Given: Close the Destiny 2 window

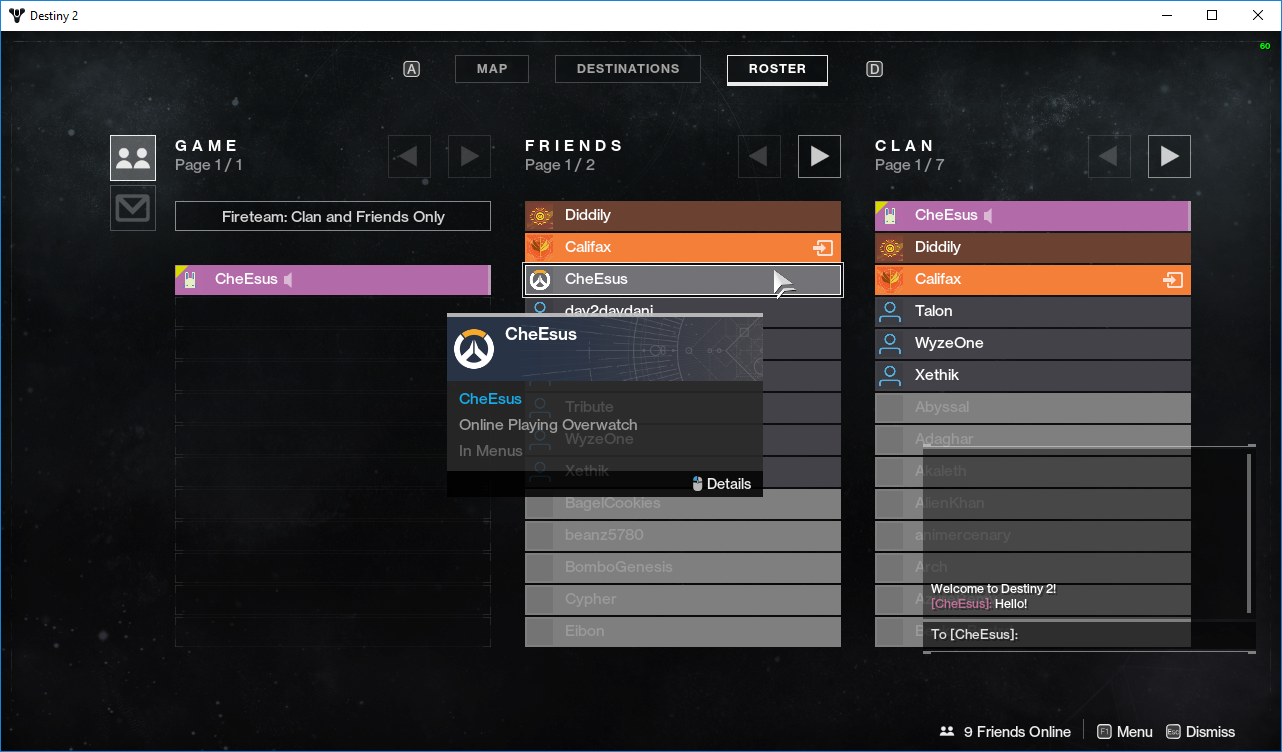Looking at the screenshot, I should click(x=1258, y=15).
